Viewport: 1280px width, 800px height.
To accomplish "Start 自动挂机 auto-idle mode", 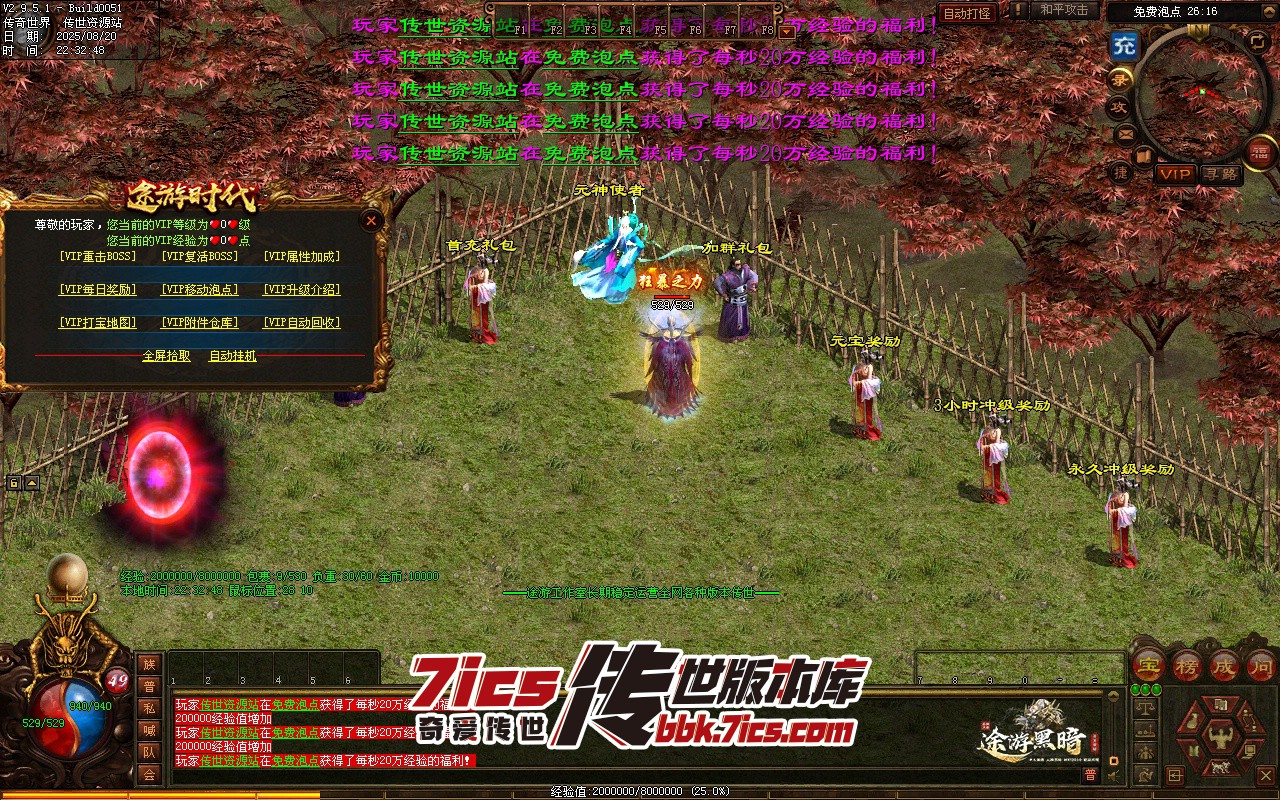I will (x=233, y=356).
